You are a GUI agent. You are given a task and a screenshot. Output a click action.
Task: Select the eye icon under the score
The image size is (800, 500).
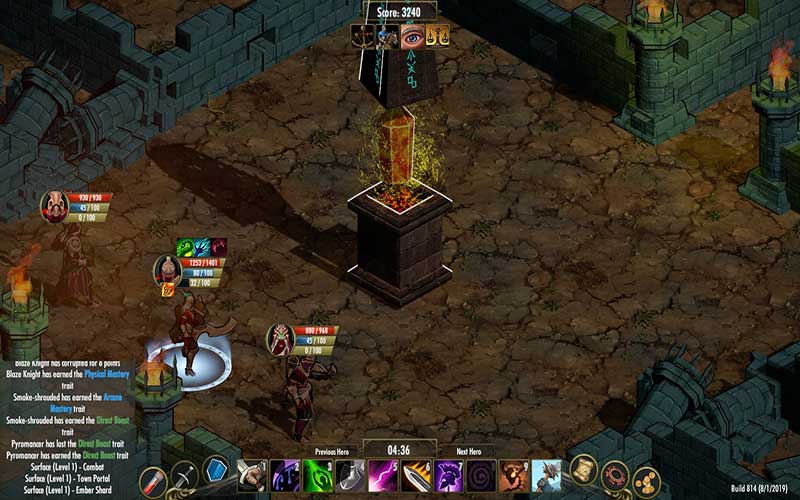click(x=412, y=37)
